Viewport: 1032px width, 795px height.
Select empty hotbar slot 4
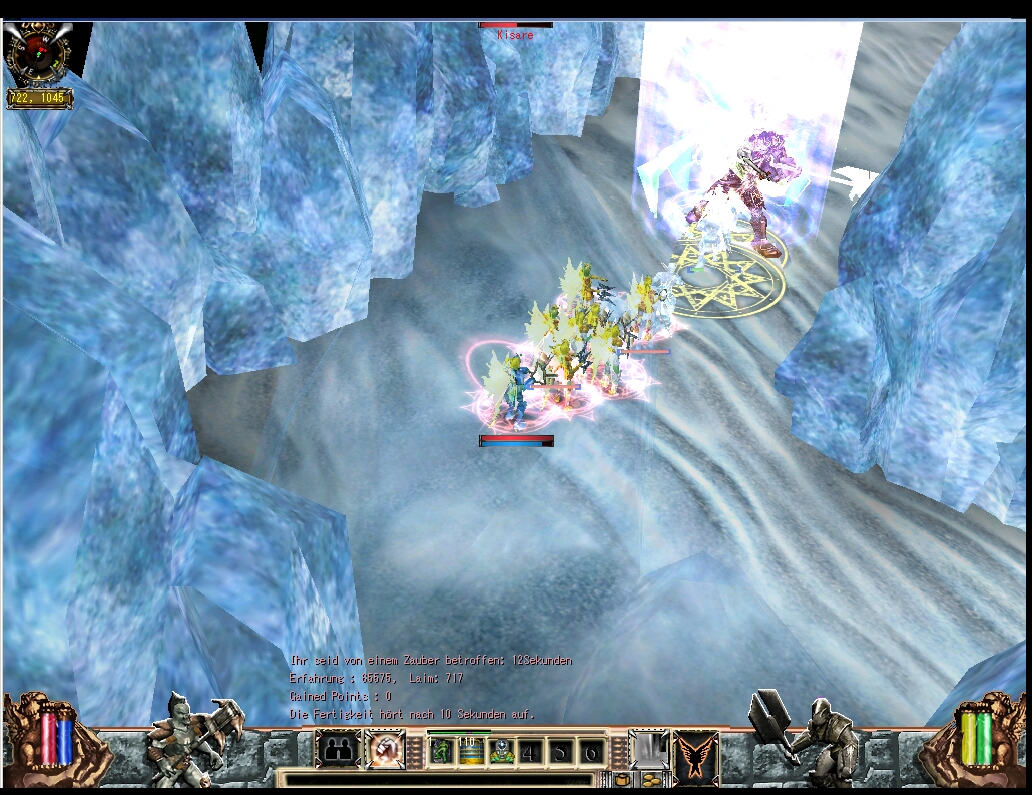tap(531, 752)
